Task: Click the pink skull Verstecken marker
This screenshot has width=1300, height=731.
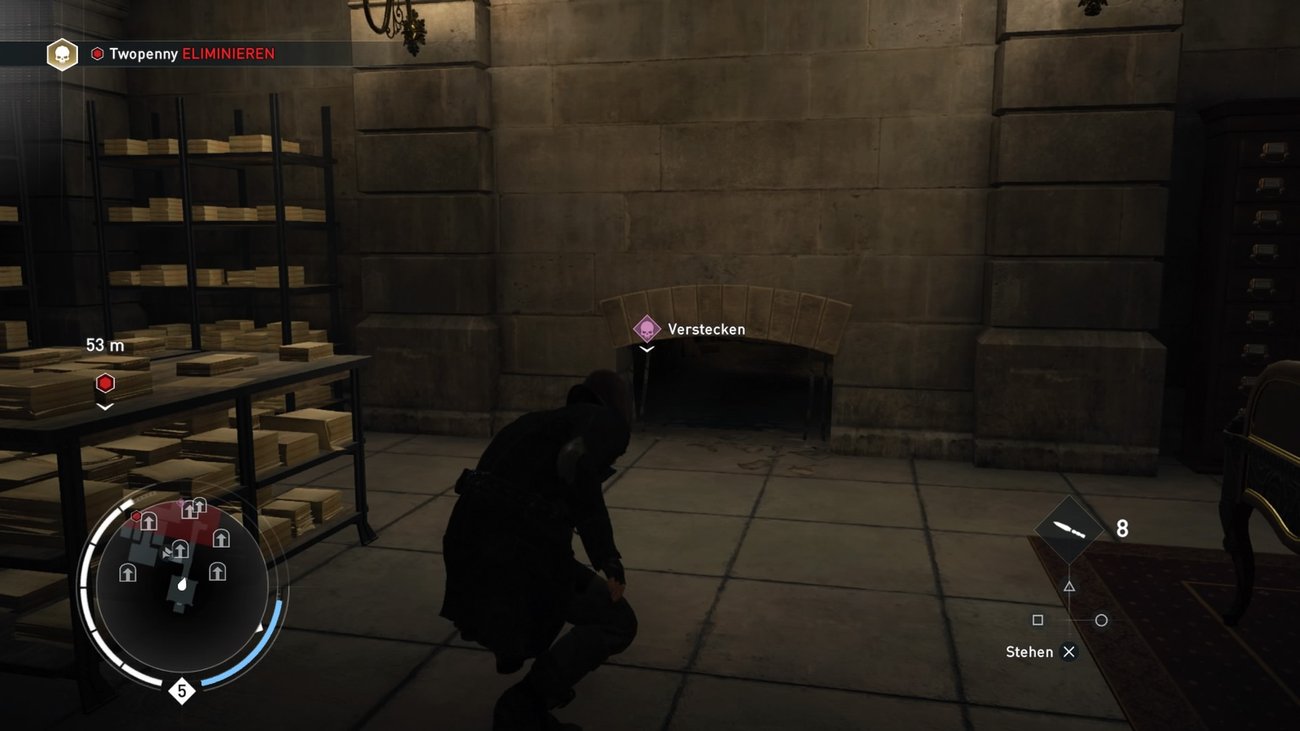Action: pyautogui.click(x=646, y=328)
